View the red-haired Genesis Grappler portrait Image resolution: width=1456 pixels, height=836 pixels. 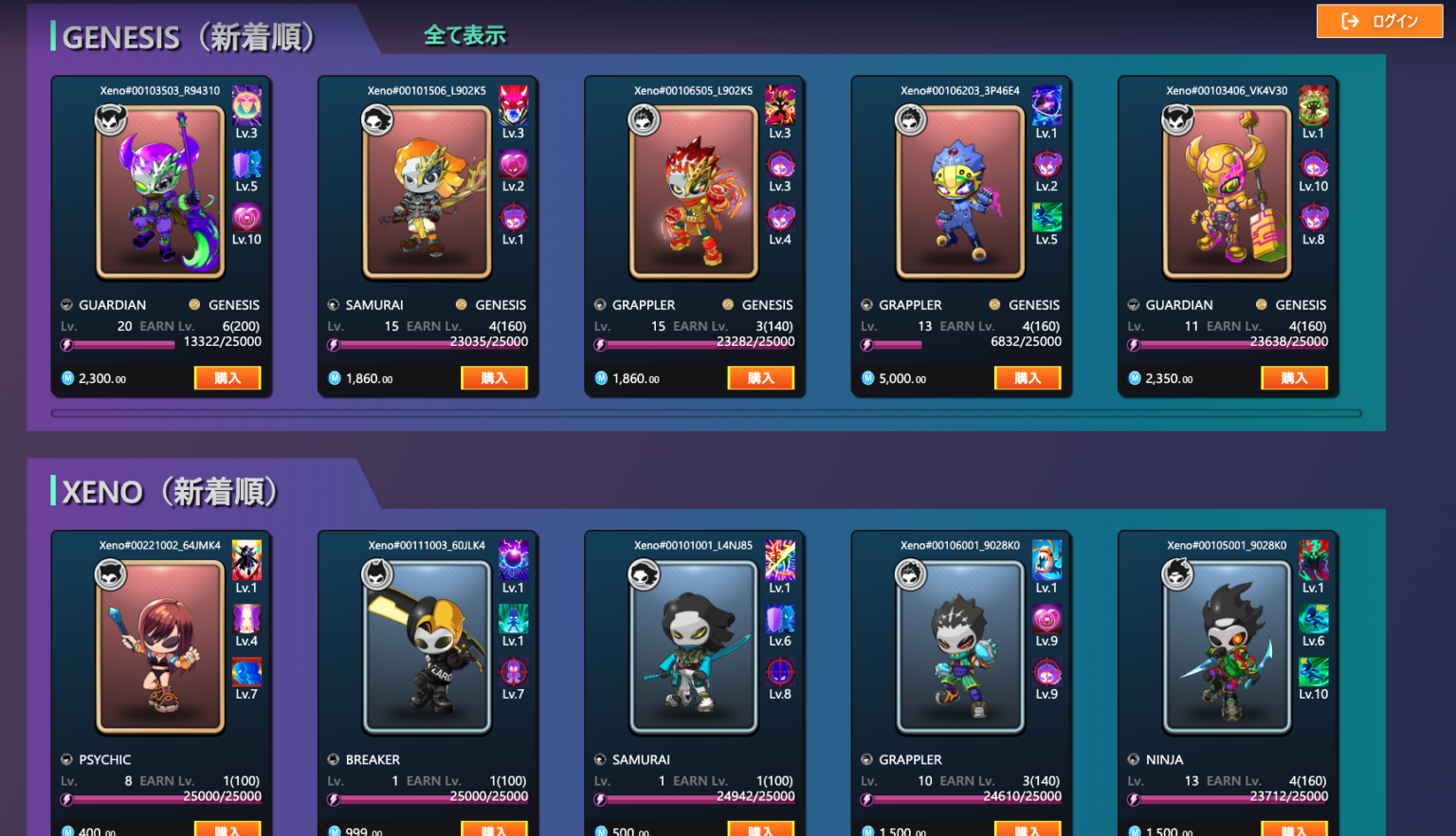(x=694, y=192)
